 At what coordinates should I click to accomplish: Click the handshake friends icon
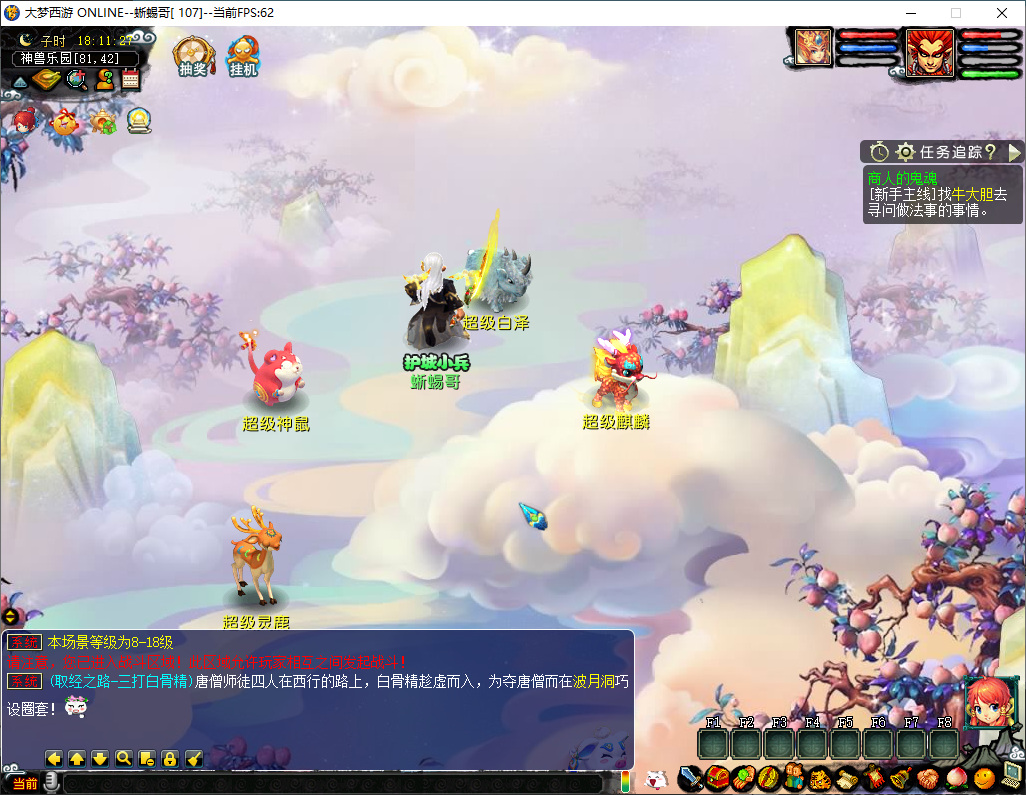[927, 777]
